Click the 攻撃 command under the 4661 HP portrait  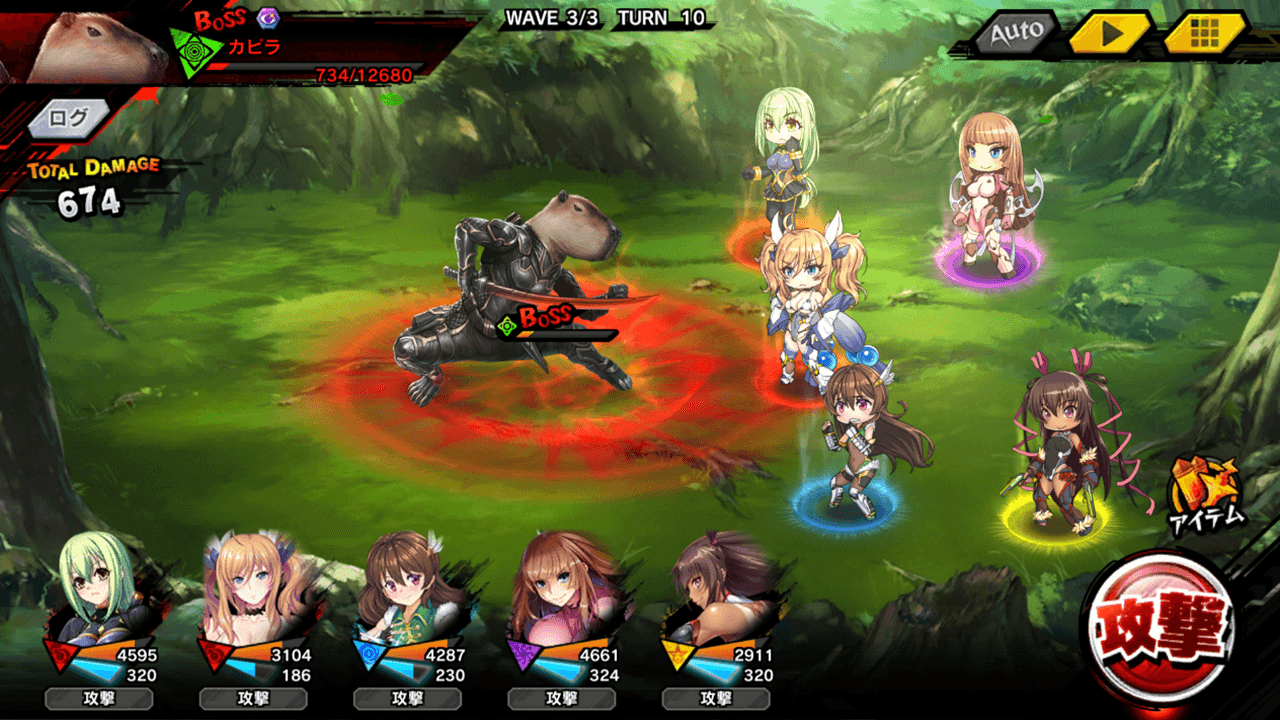(561, 699)
